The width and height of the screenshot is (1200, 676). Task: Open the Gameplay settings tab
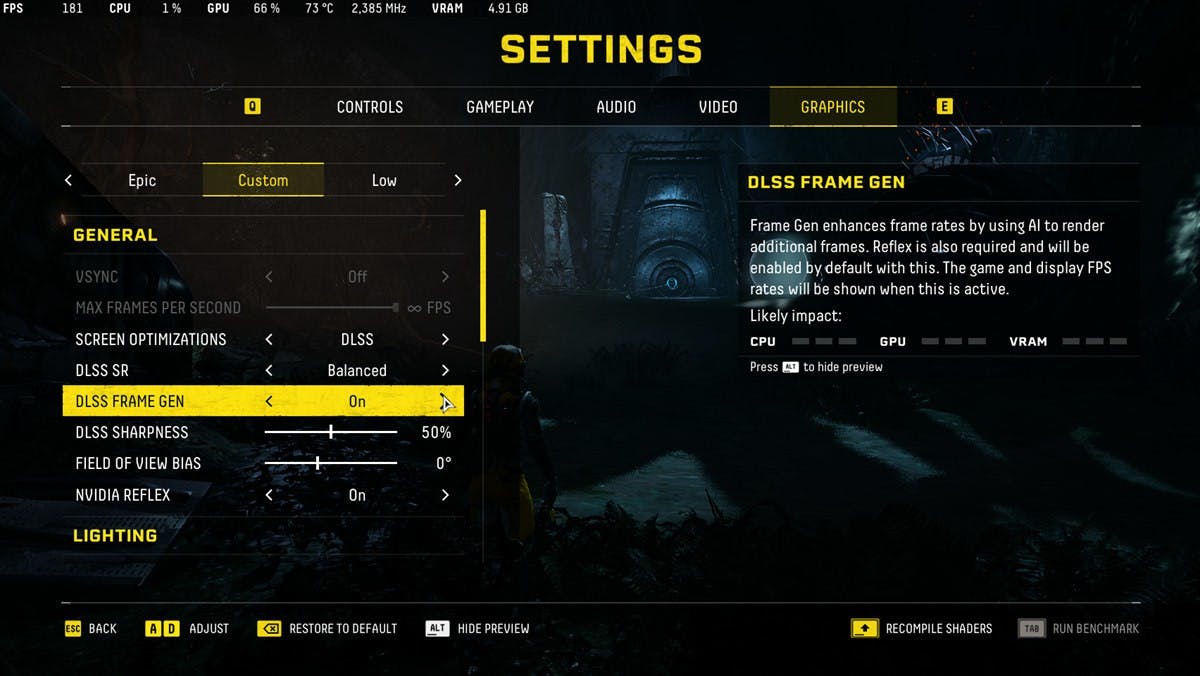click(x=500, y=107)
